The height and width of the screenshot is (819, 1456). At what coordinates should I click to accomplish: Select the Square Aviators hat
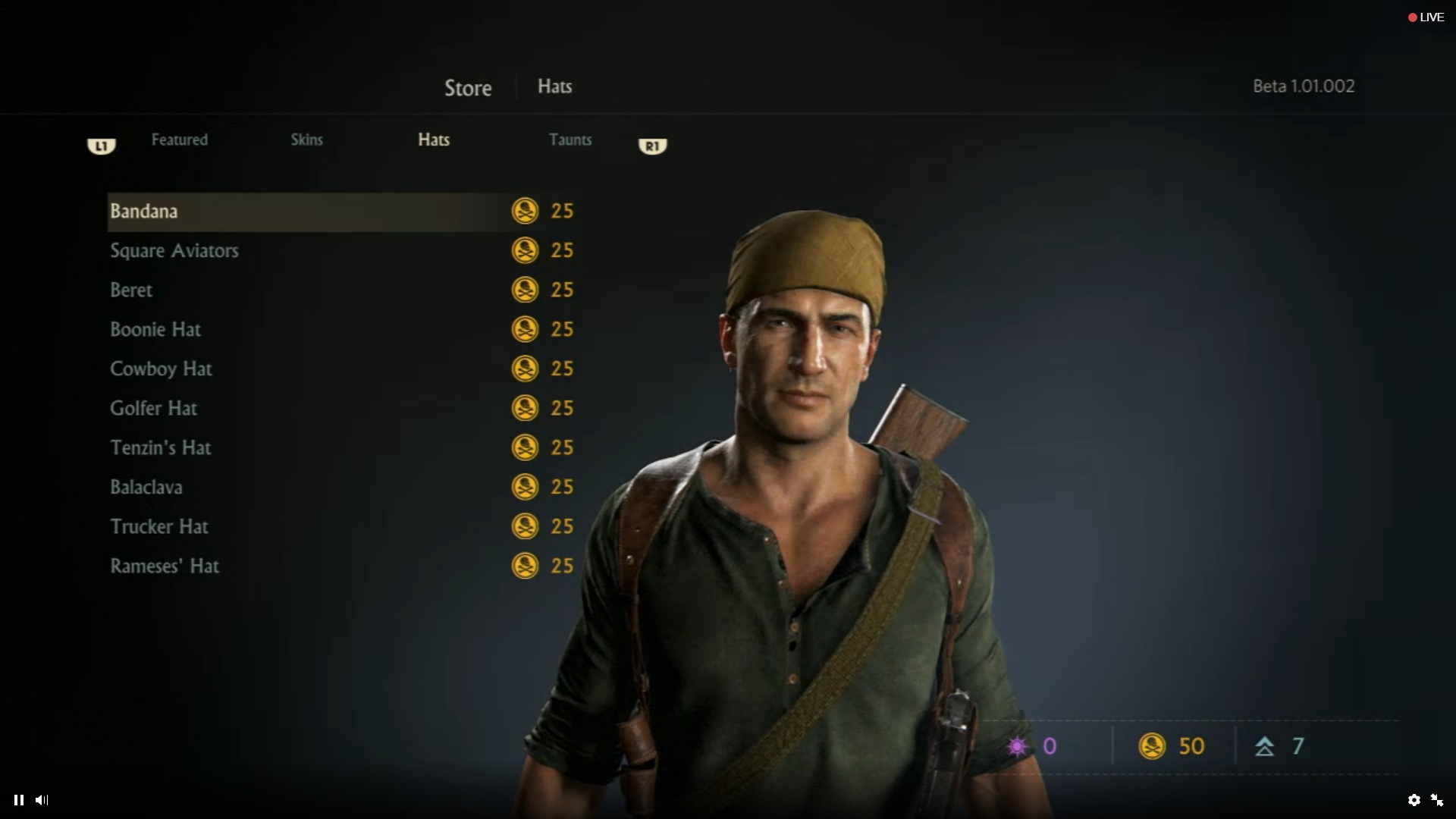(174, 251)
